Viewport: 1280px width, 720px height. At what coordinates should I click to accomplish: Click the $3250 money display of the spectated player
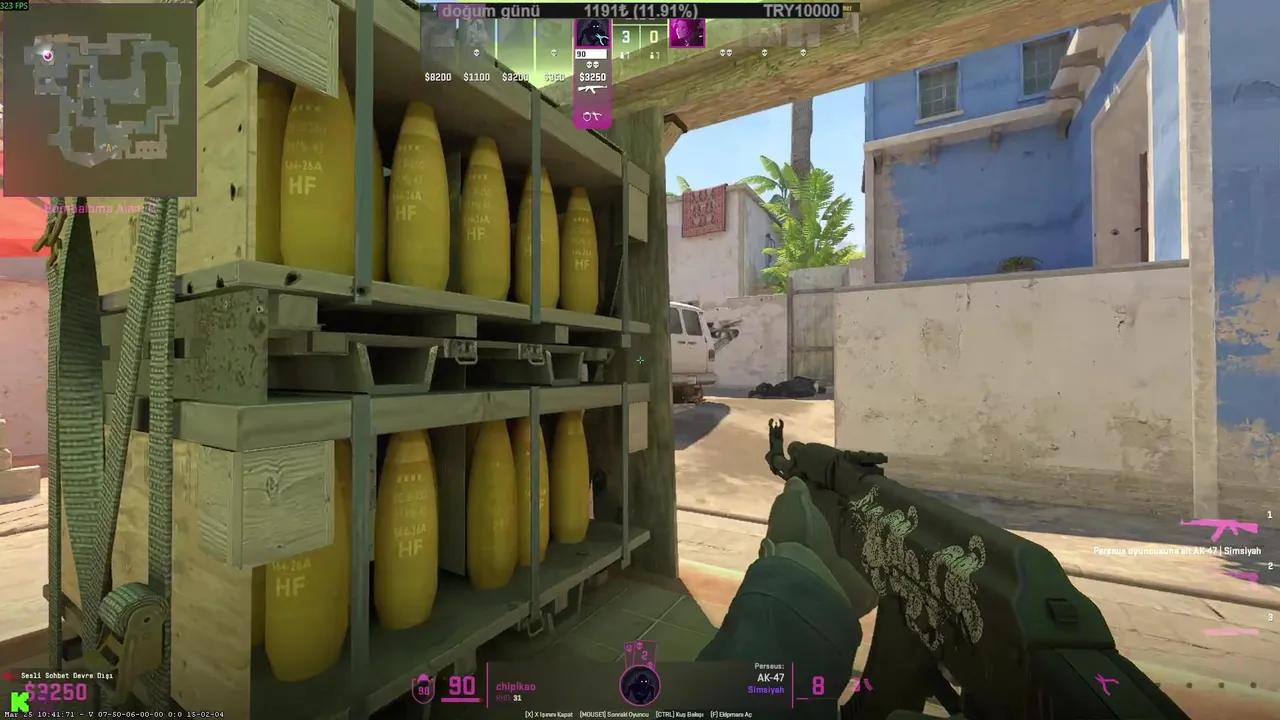coord(593,77)
